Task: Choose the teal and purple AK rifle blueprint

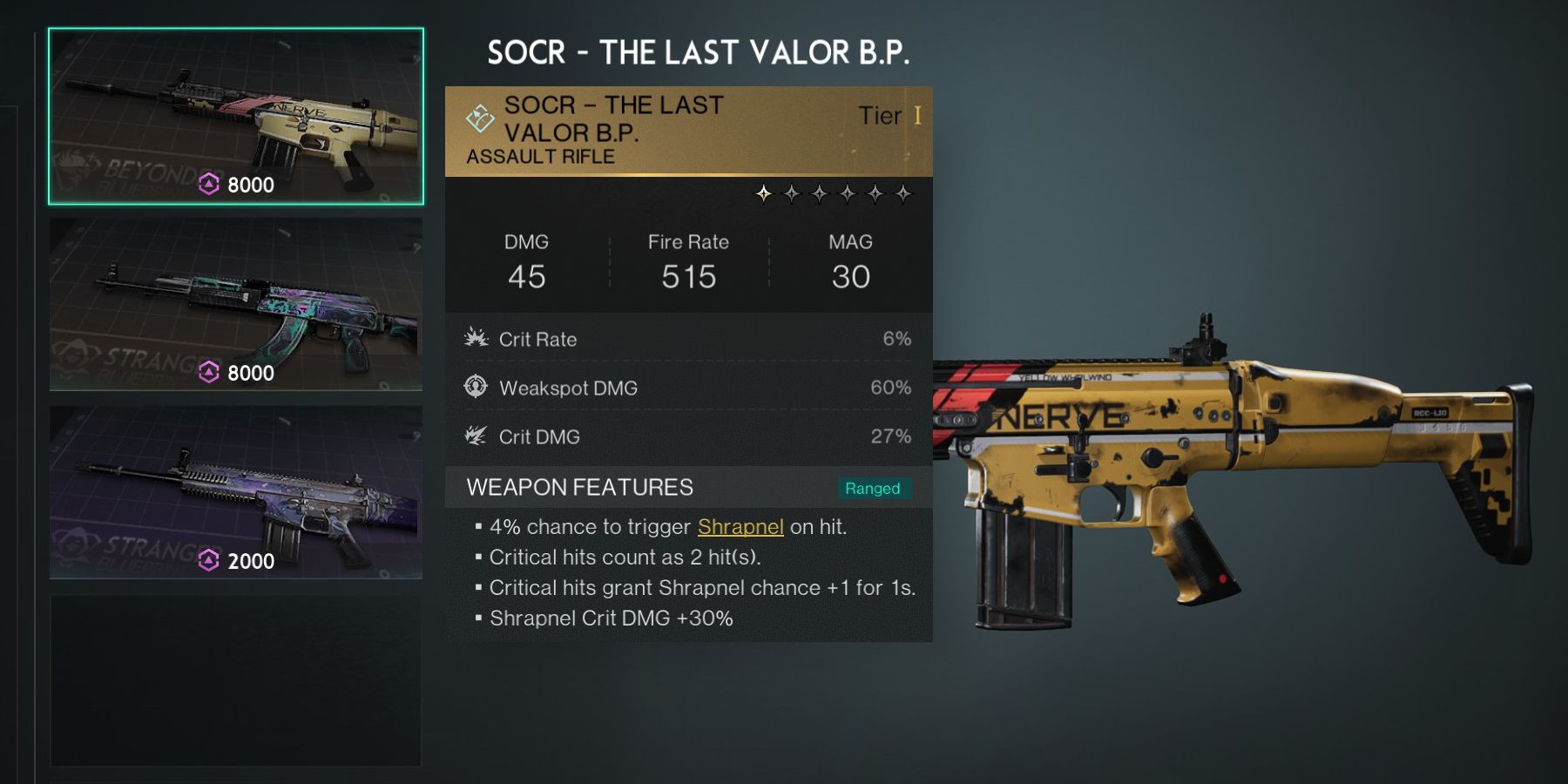Action: 235,304
